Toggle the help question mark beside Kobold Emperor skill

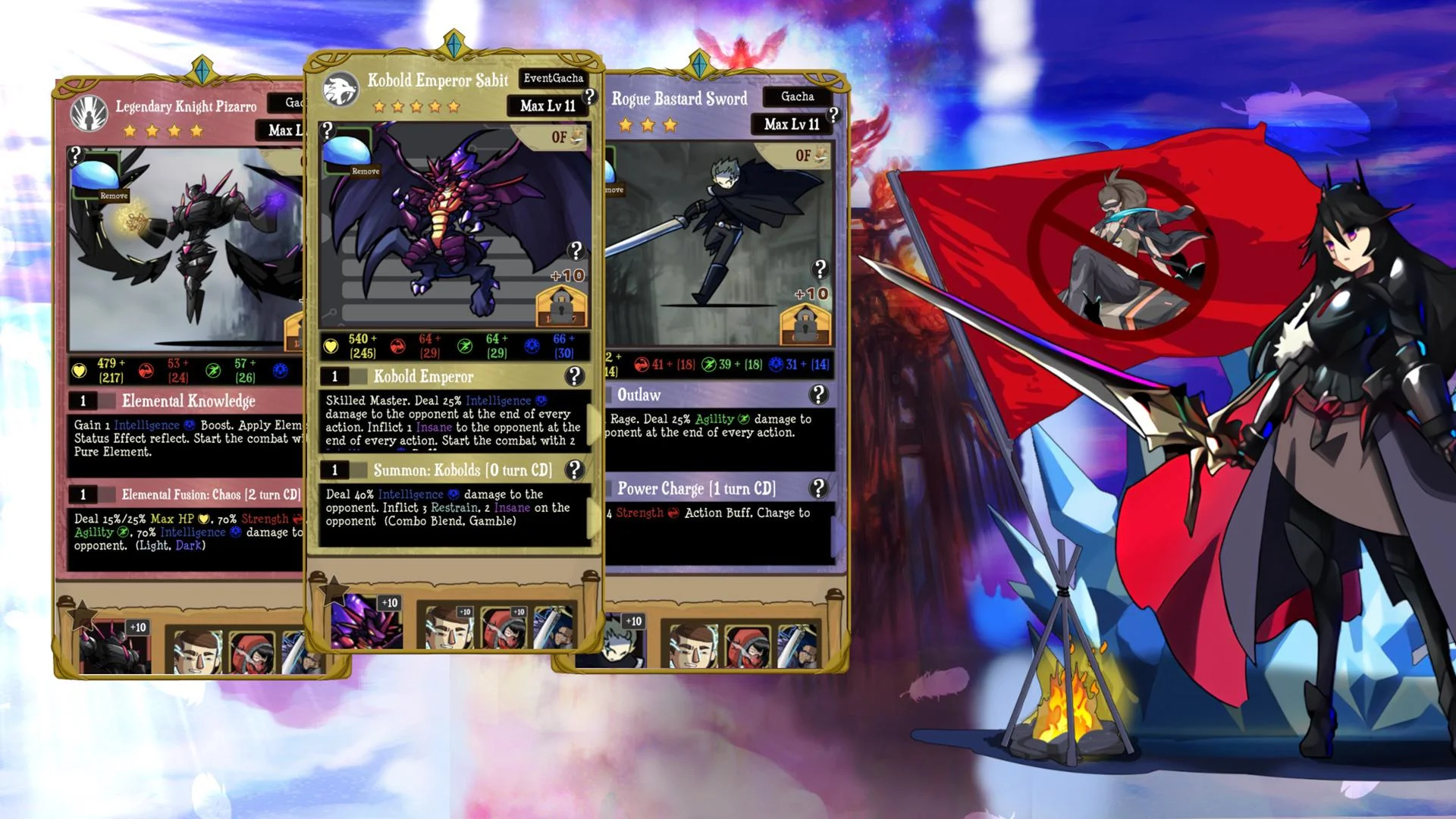coord(575,377)
